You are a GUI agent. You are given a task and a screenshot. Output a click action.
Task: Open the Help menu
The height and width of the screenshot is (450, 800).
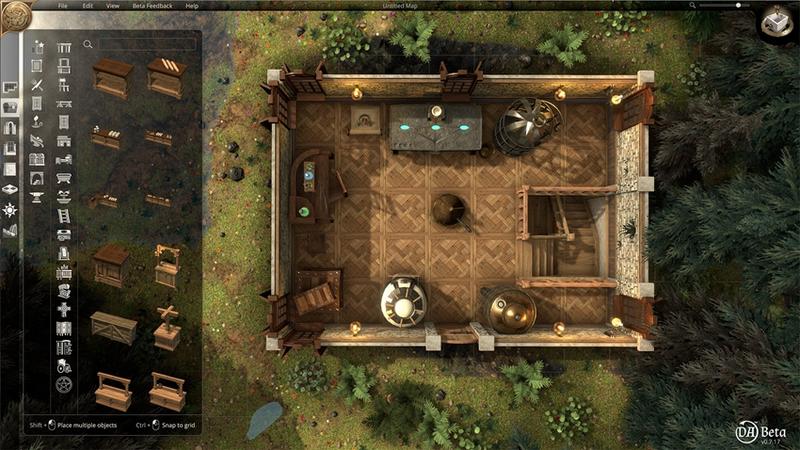[192, 6]
